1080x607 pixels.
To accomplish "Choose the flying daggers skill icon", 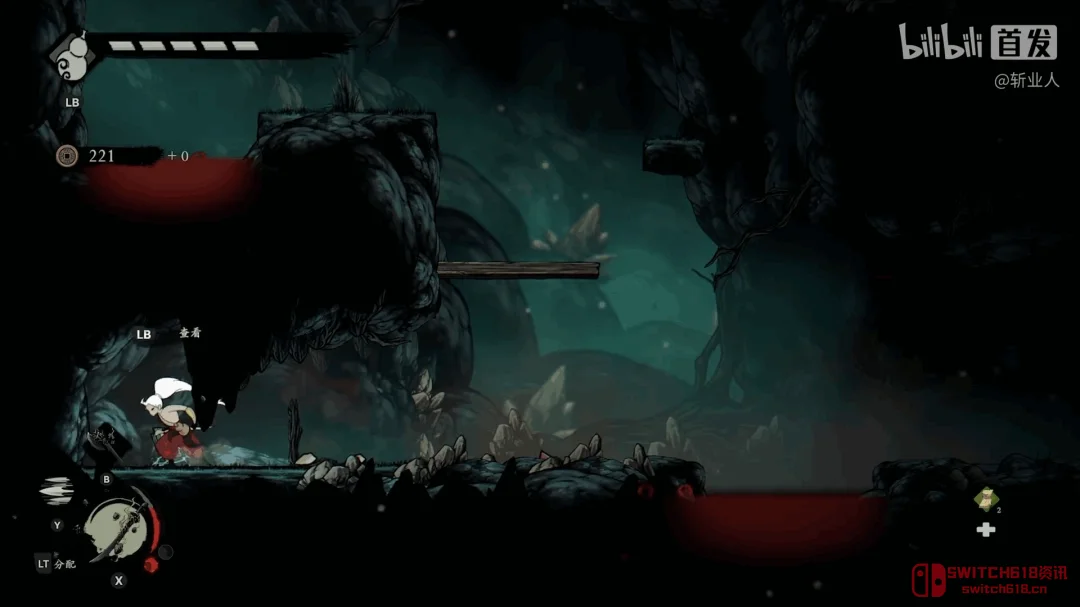I will (58, 491).
